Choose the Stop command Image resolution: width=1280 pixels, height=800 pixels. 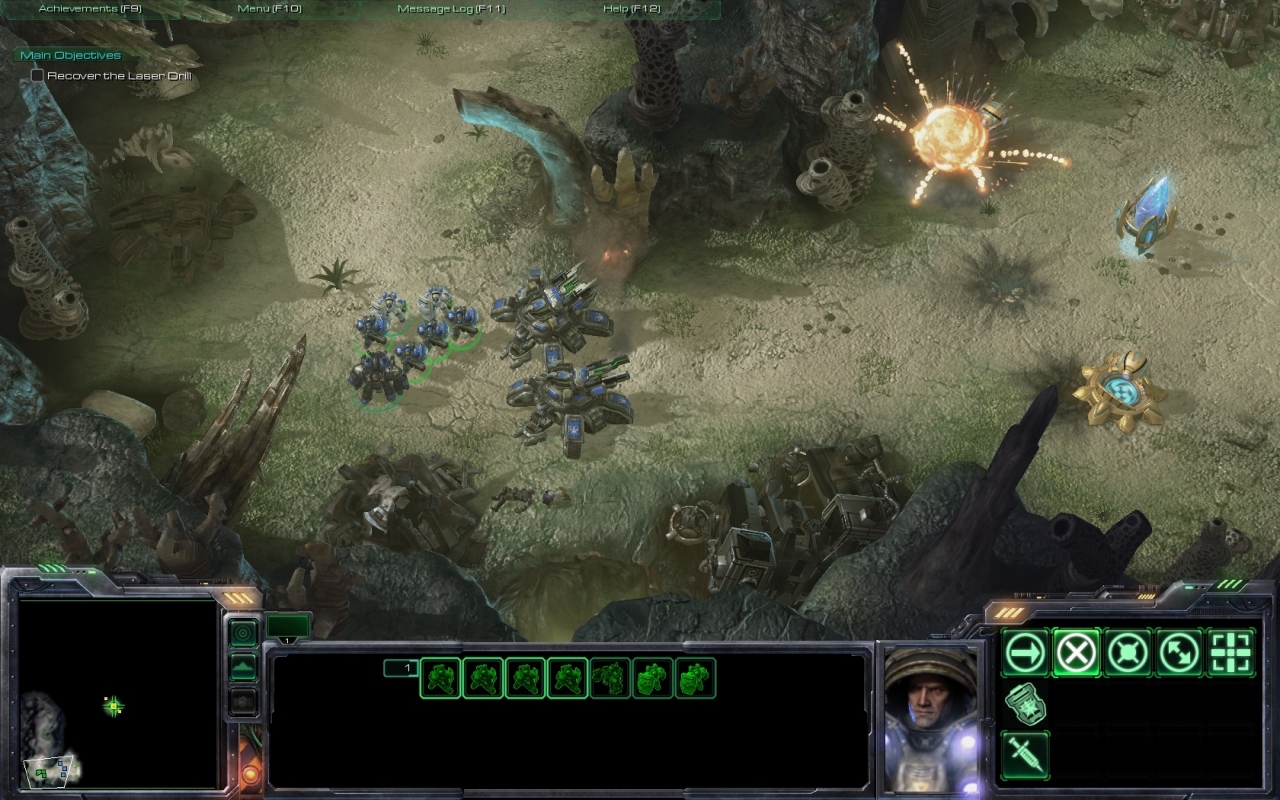pyautogui.click(x=1076, y=653)
